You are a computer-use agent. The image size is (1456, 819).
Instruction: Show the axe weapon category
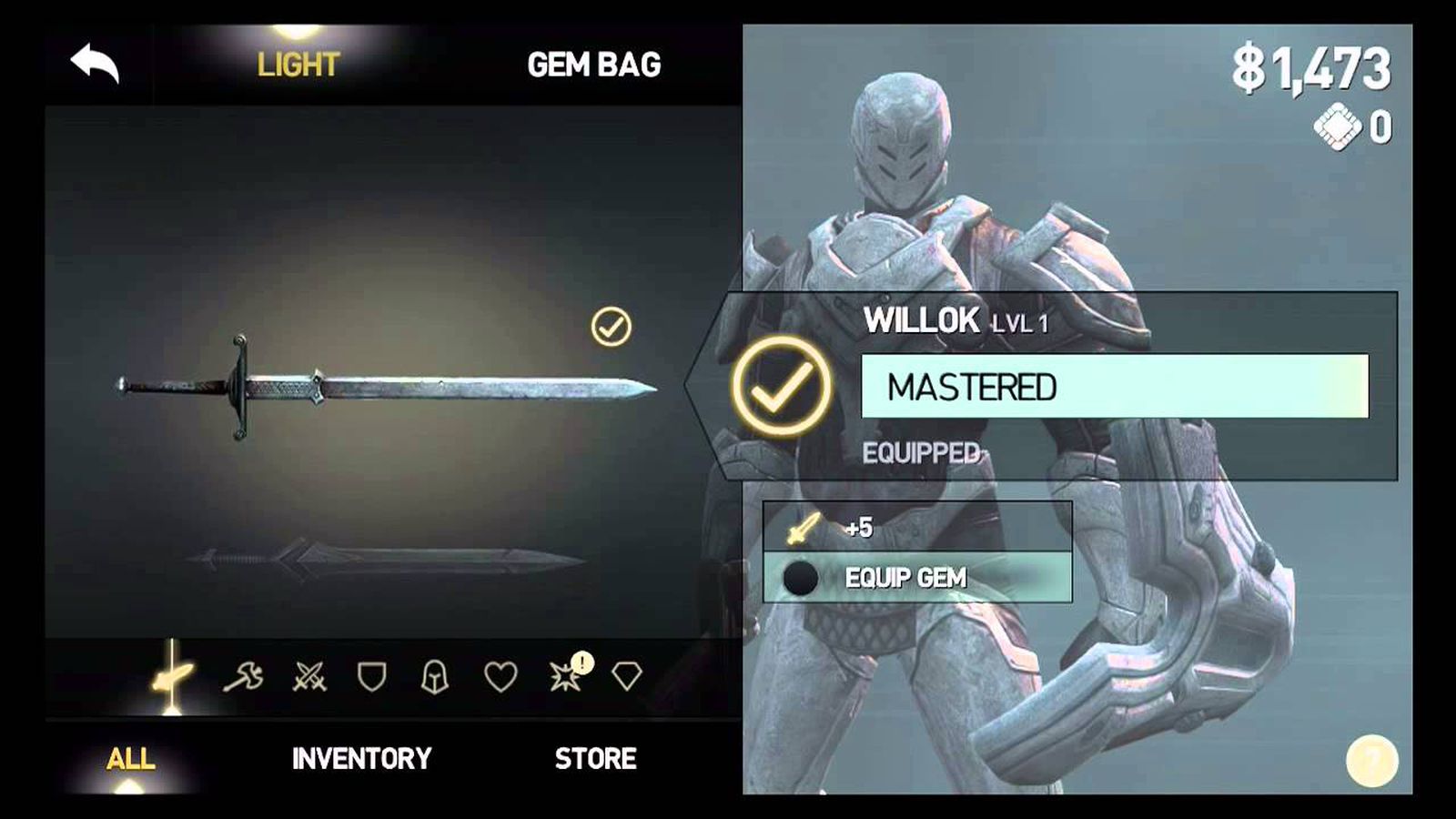pos(243,676)
